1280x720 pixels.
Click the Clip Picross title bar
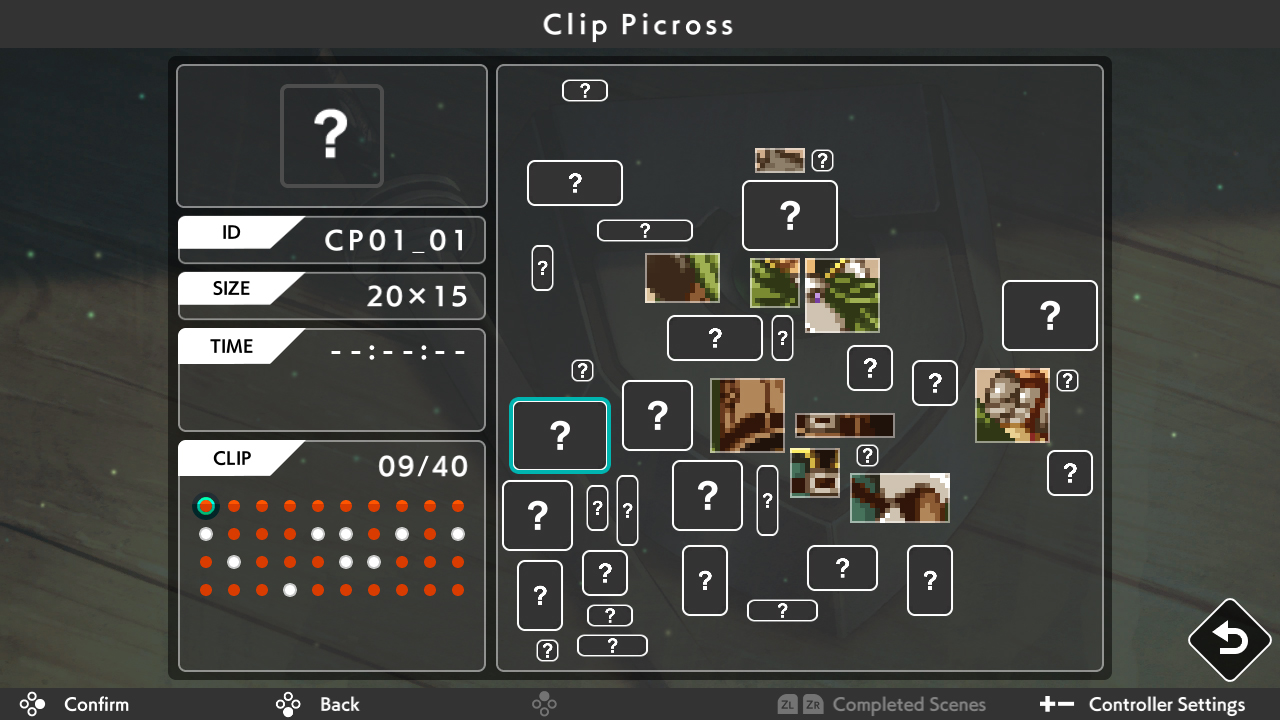639,24
